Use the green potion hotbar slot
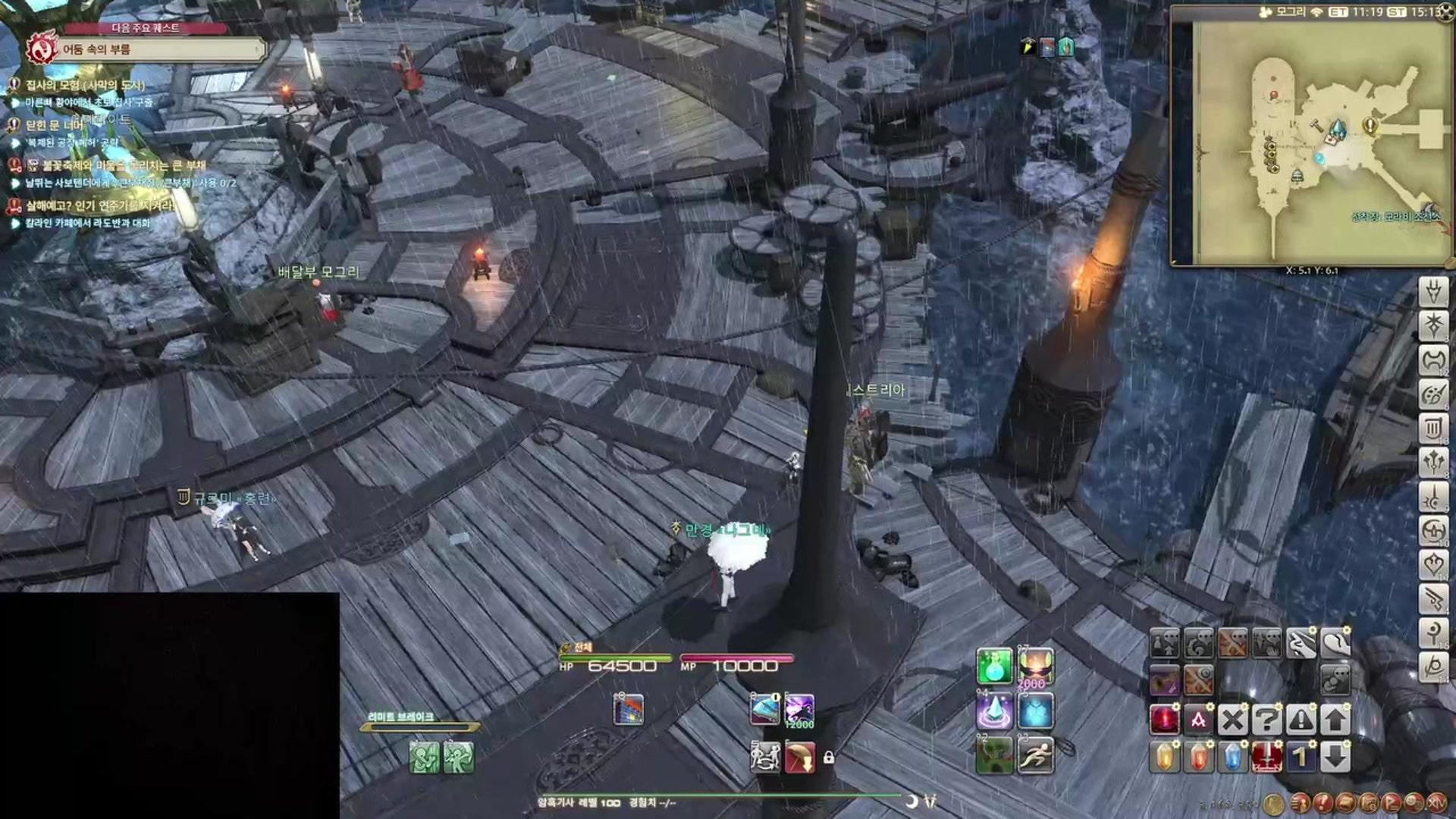The image size is (1456, 819). (x=994, y=667)
